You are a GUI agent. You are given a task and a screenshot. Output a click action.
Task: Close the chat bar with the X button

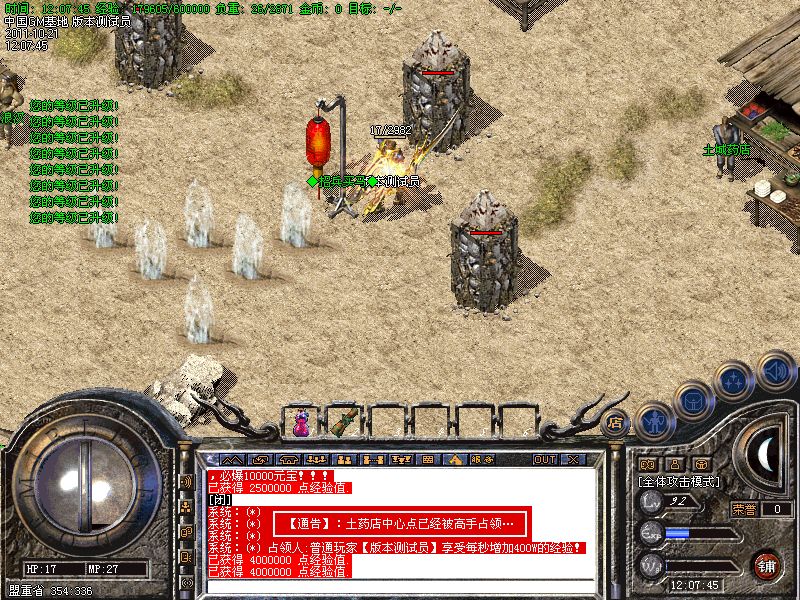pyautogui.click(x=574, y=460)
